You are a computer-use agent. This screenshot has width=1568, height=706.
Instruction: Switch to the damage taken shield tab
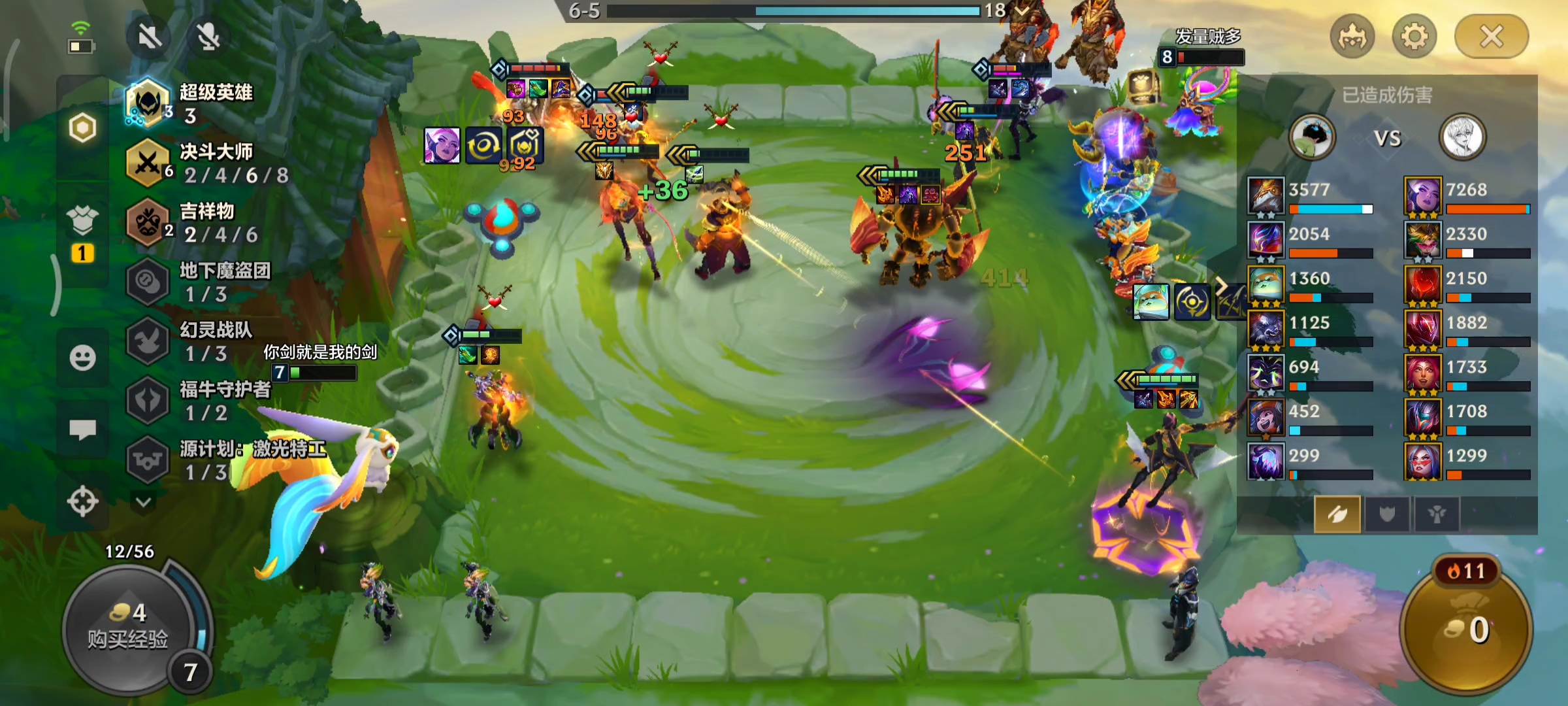[x=1386, y=514]
